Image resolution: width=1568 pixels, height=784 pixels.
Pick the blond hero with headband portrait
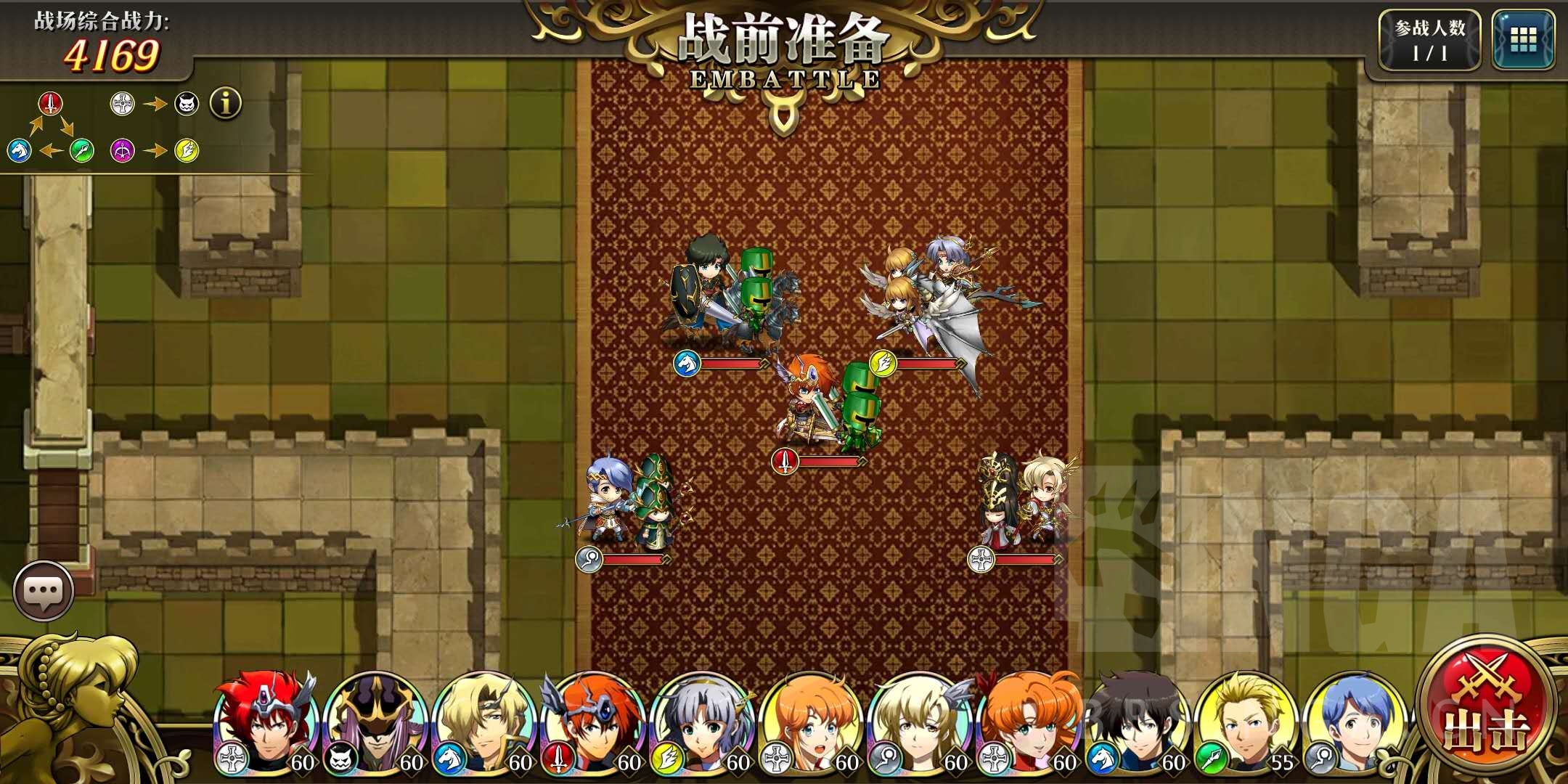click(485, 723)
